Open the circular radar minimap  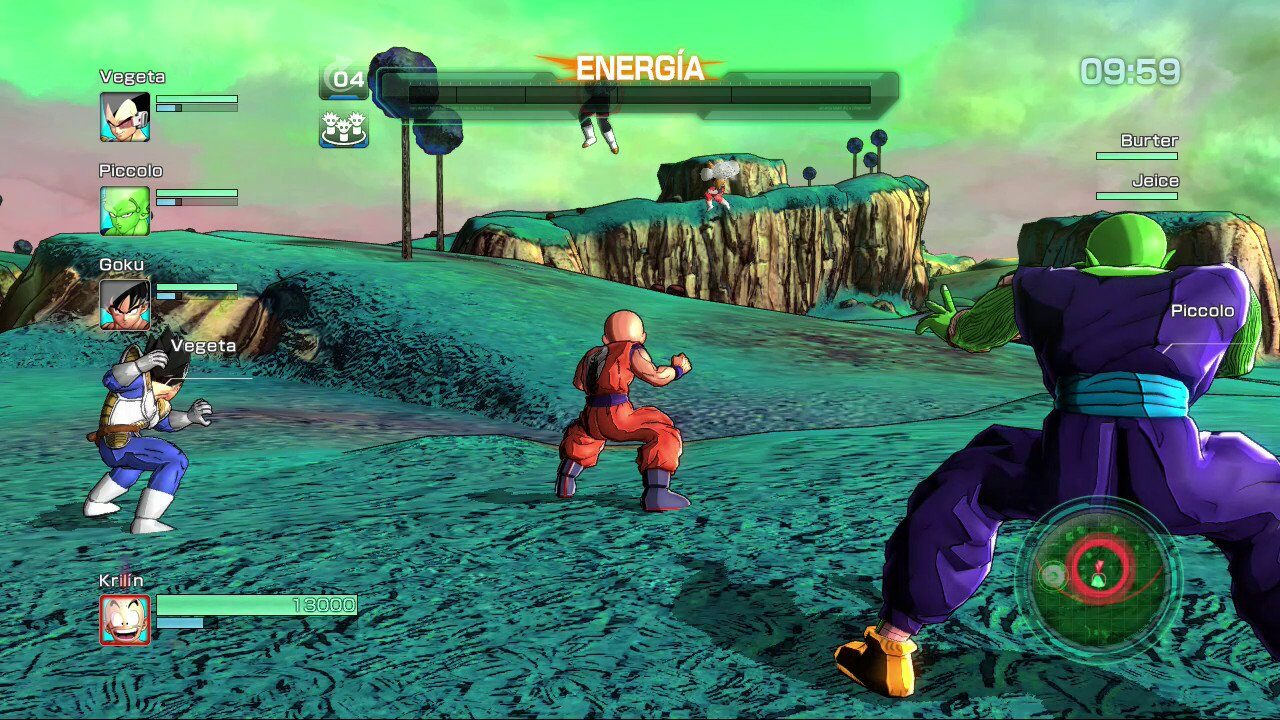pos(1098,576)
